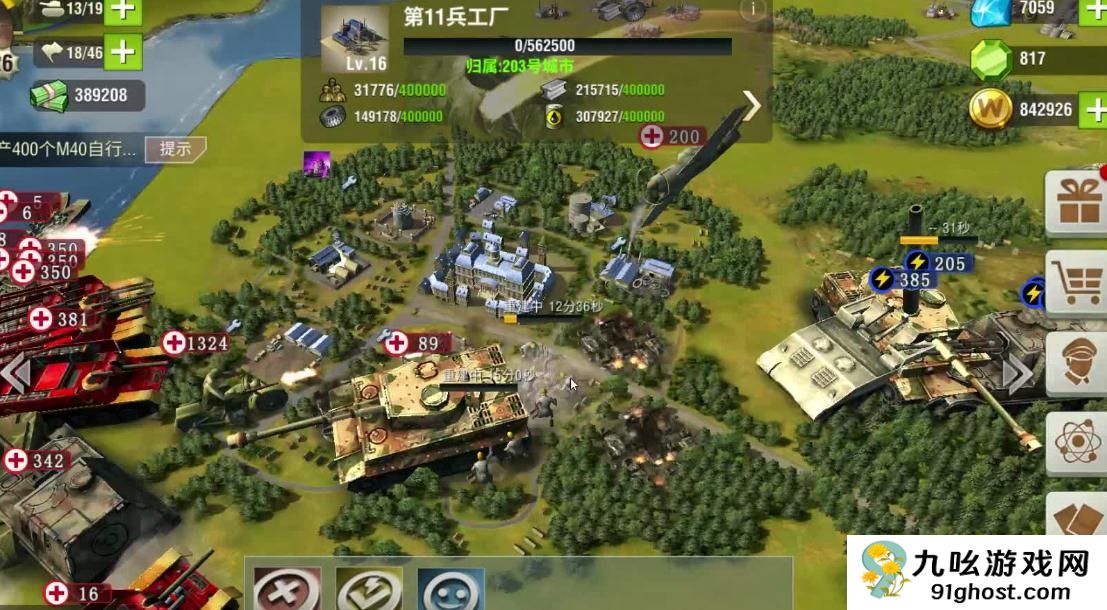Viewport: 1107px width, 610px height.
Task: Add more tank unit capacity with plus
Action: (123, 10)
